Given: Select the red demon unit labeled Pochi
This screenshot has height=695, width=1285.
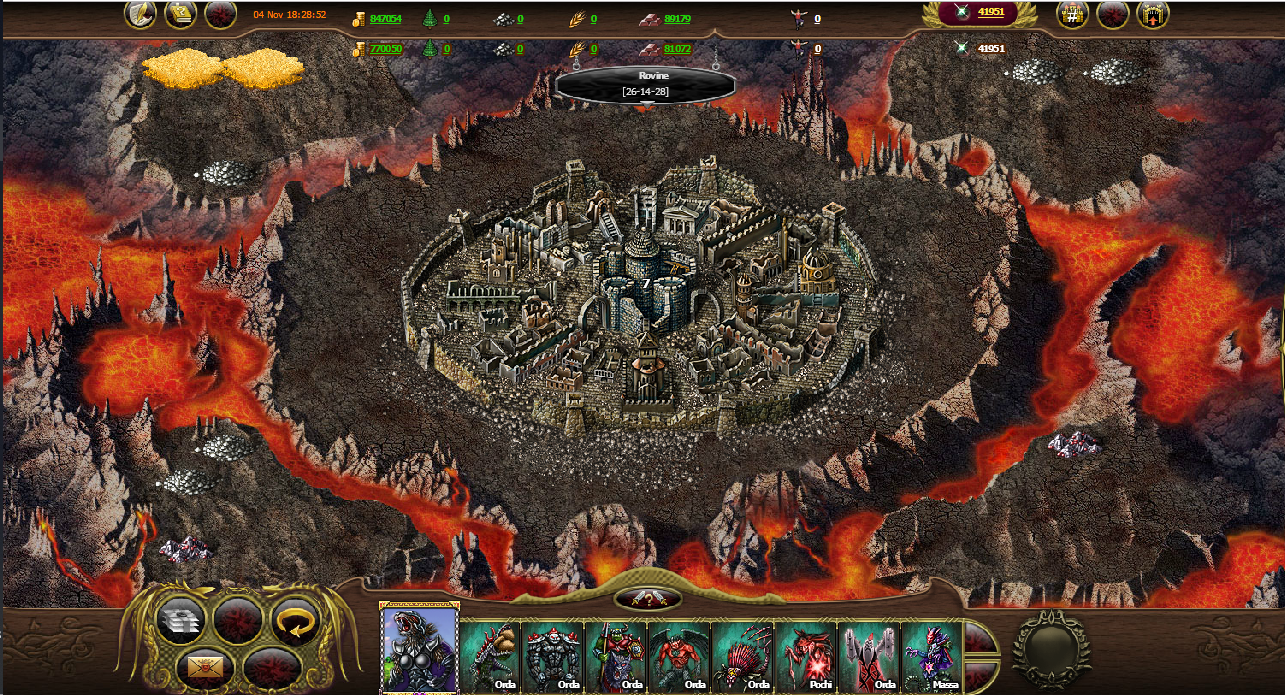Looking at the screenshot, I should (x=805, y=656).
